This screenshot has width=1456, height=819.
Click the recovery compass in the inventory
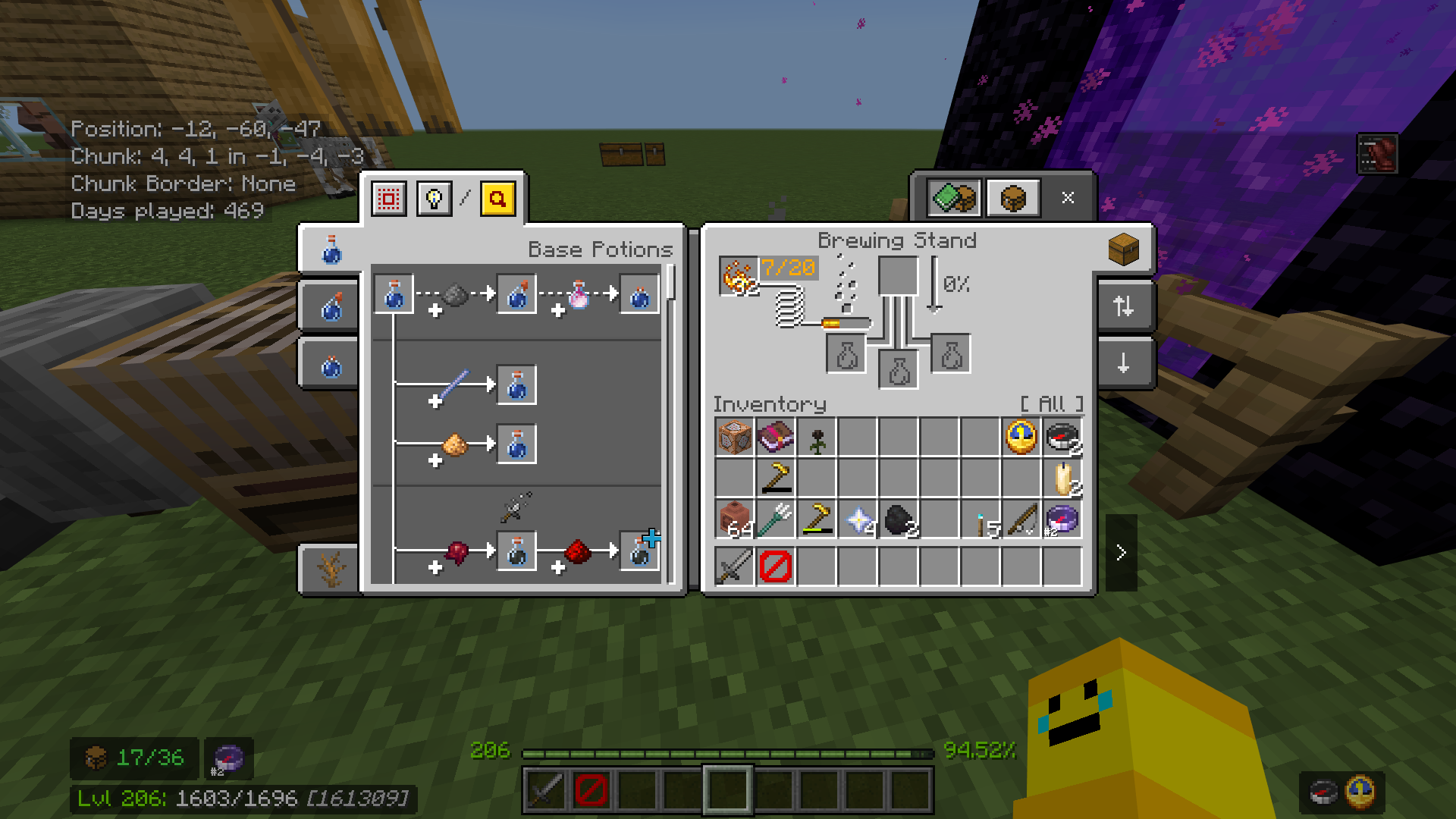tap(1061, 519)
